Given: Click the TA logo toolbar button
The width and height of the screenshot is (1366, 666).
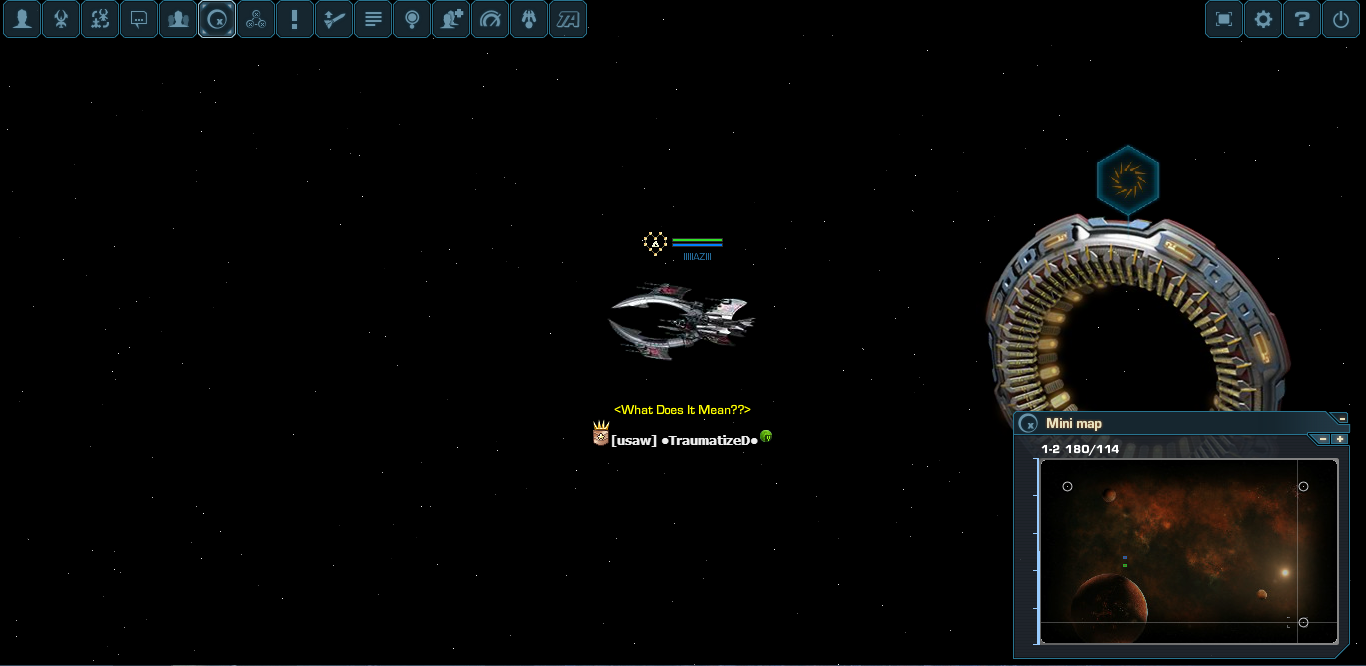Looking at the screenshot, I should (x=568, y=19).
